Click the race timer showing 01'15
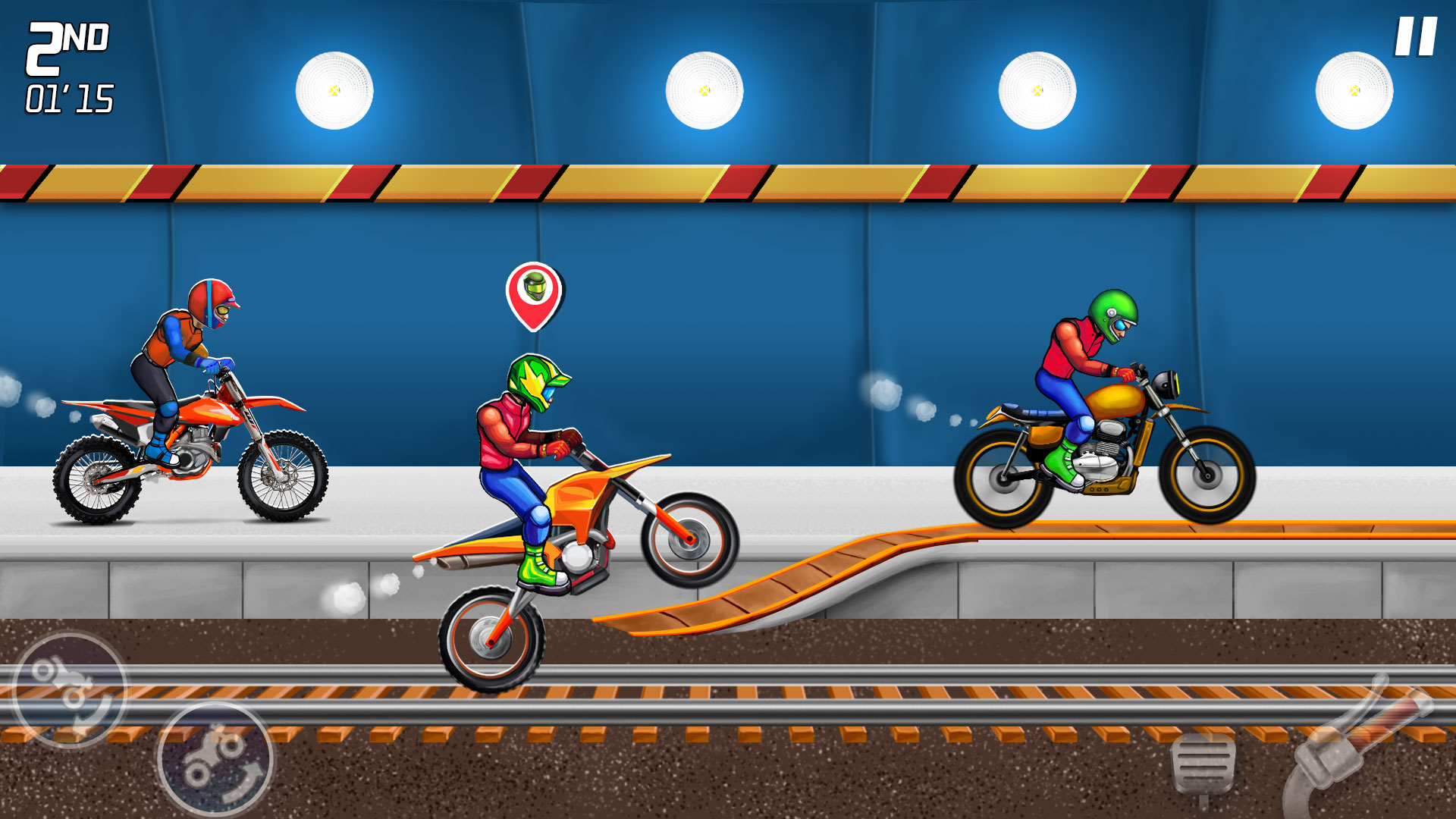Screen dimensions: 1456x819 [68, 97]
